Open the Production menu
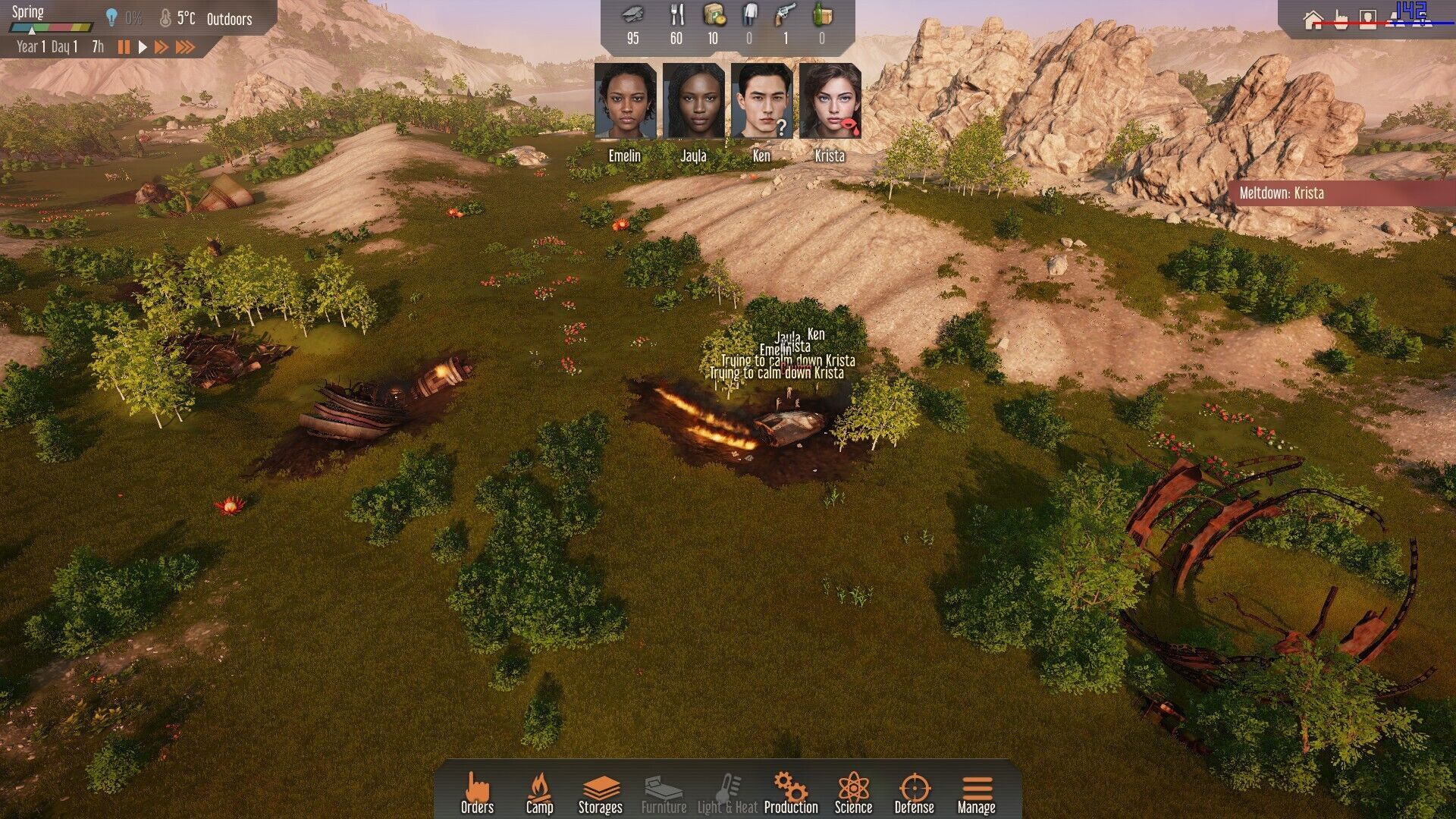This screenshot has height=819, width=1456. (790, 793)
